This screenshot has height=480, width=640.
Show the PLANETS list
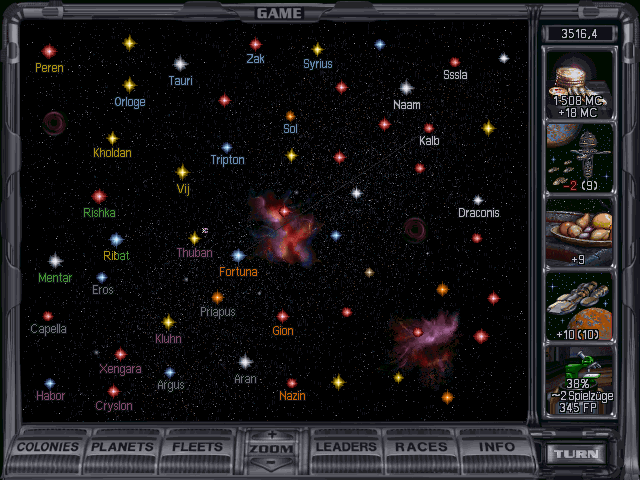tap(124, 447)
